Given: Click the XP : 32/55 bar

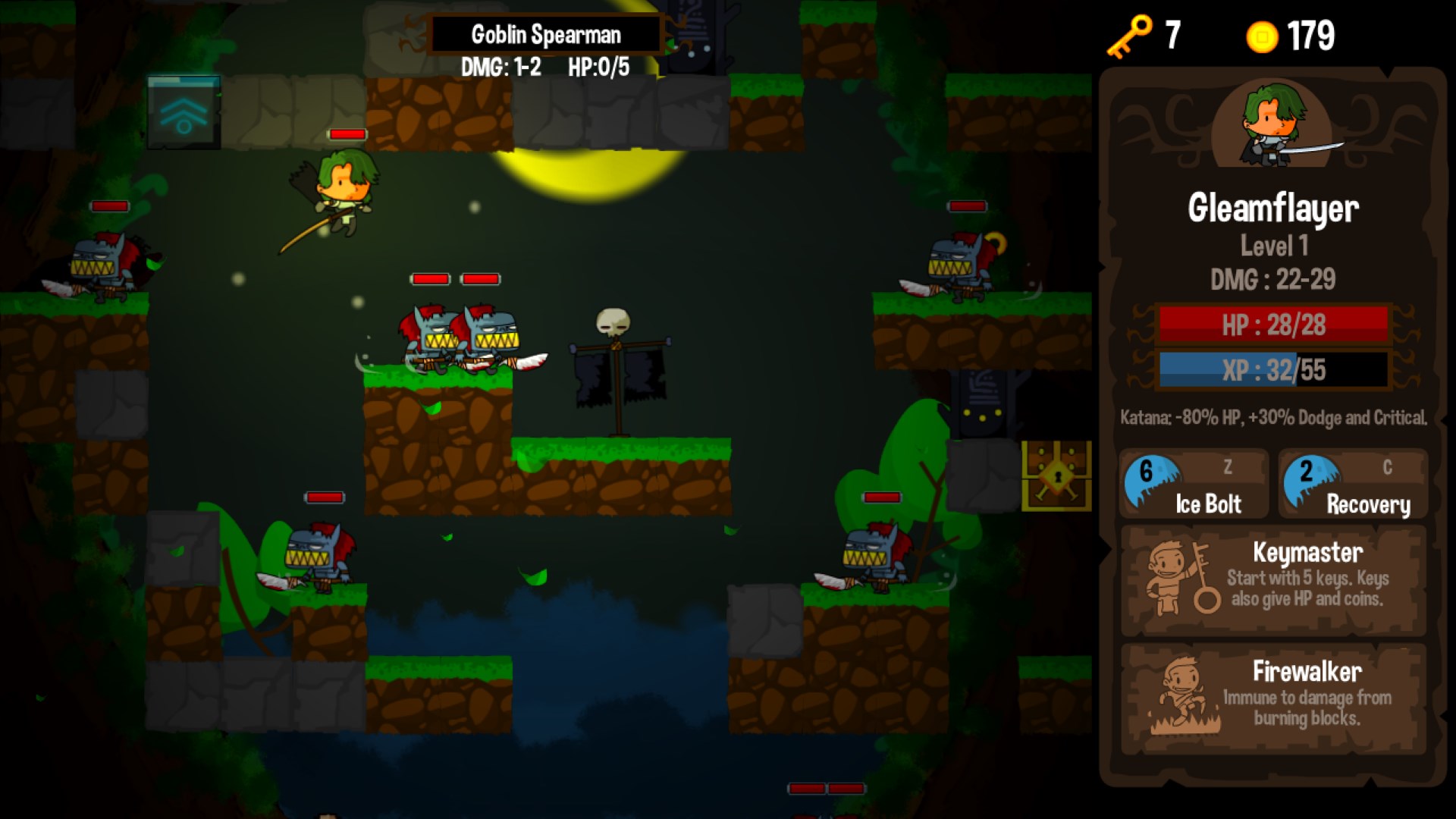Looking at the screenshot, I should [1272, 370].
